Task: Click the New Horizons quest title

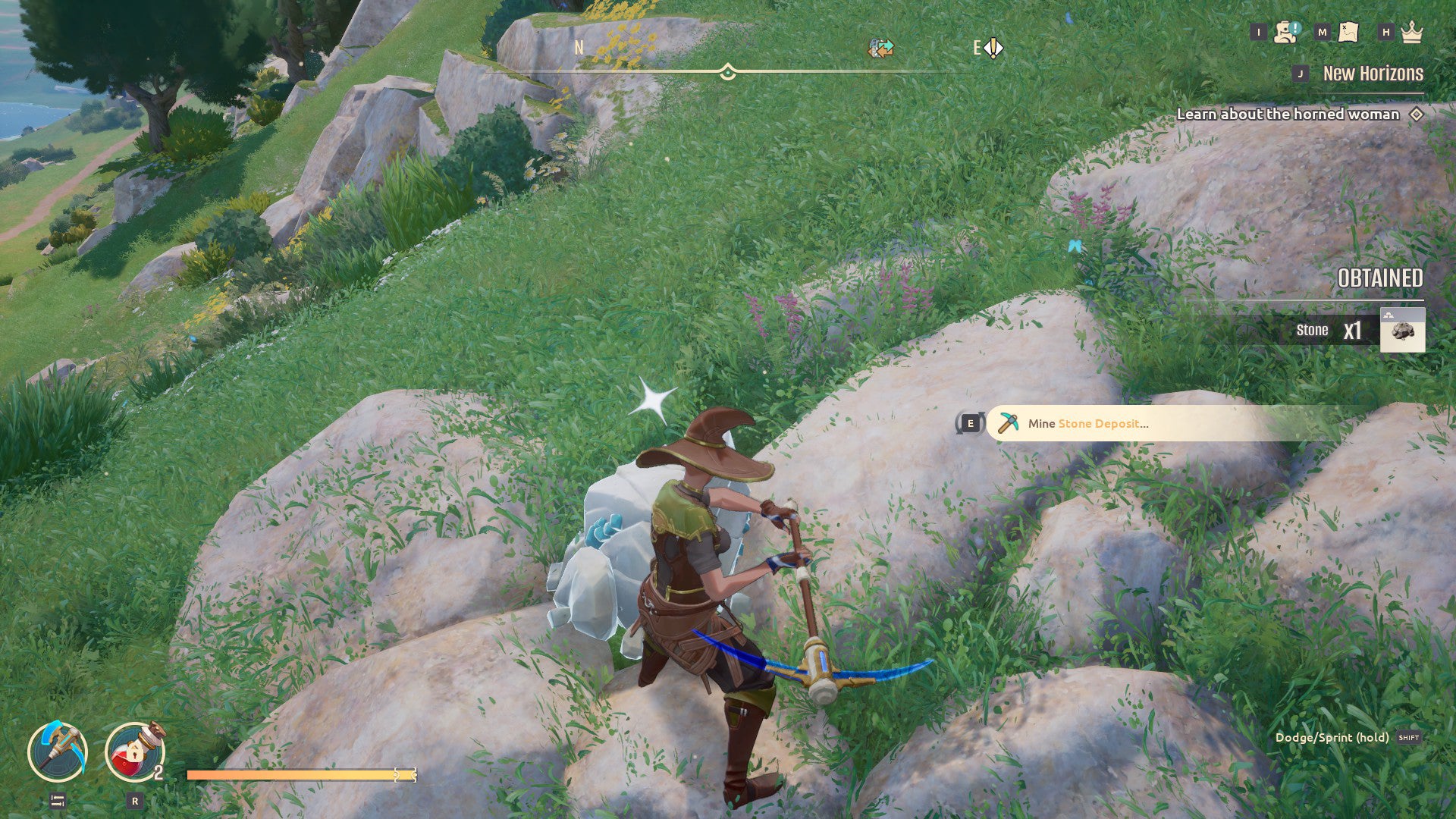Action: pyautogui.click(x=1373, y=74)
